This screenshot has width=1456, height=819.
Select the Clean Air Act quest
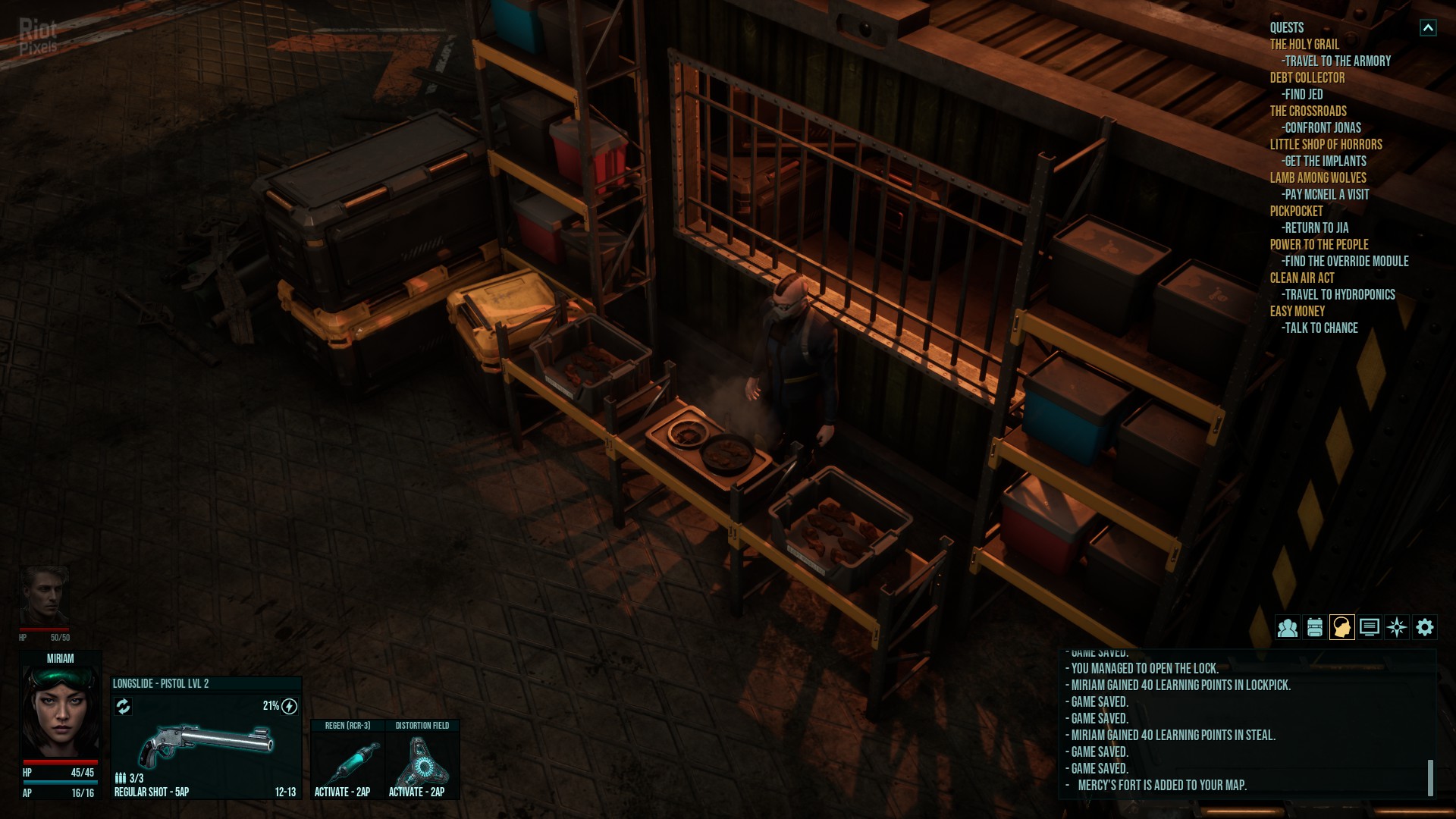coord(1302,278)
